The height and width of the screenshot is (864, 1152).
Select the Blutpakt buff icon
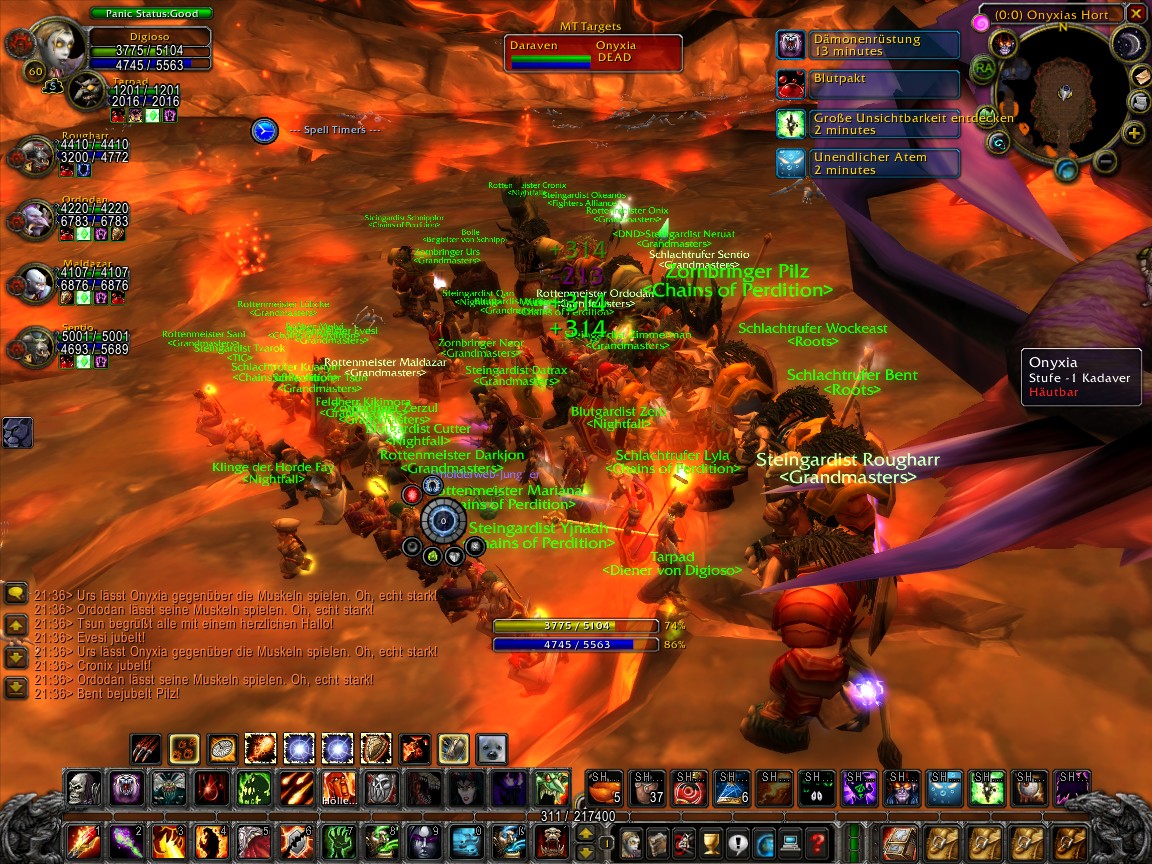click(x=792, y=84)
